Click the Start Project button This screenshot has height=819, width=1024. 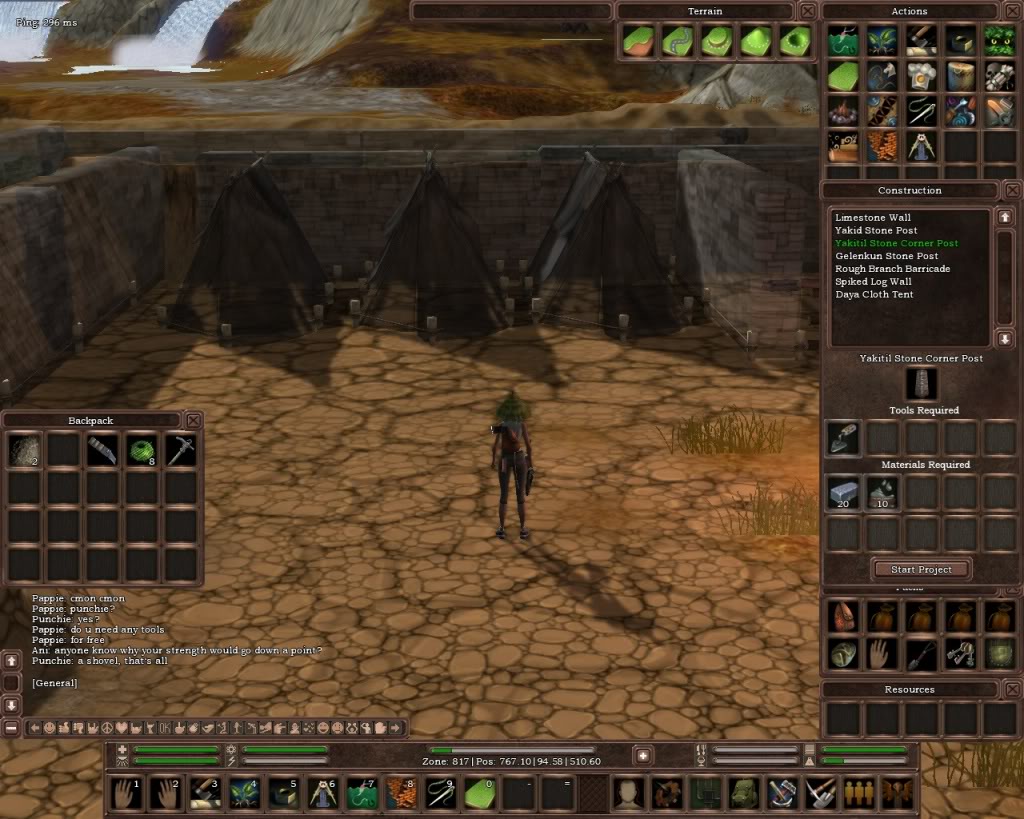921,569
